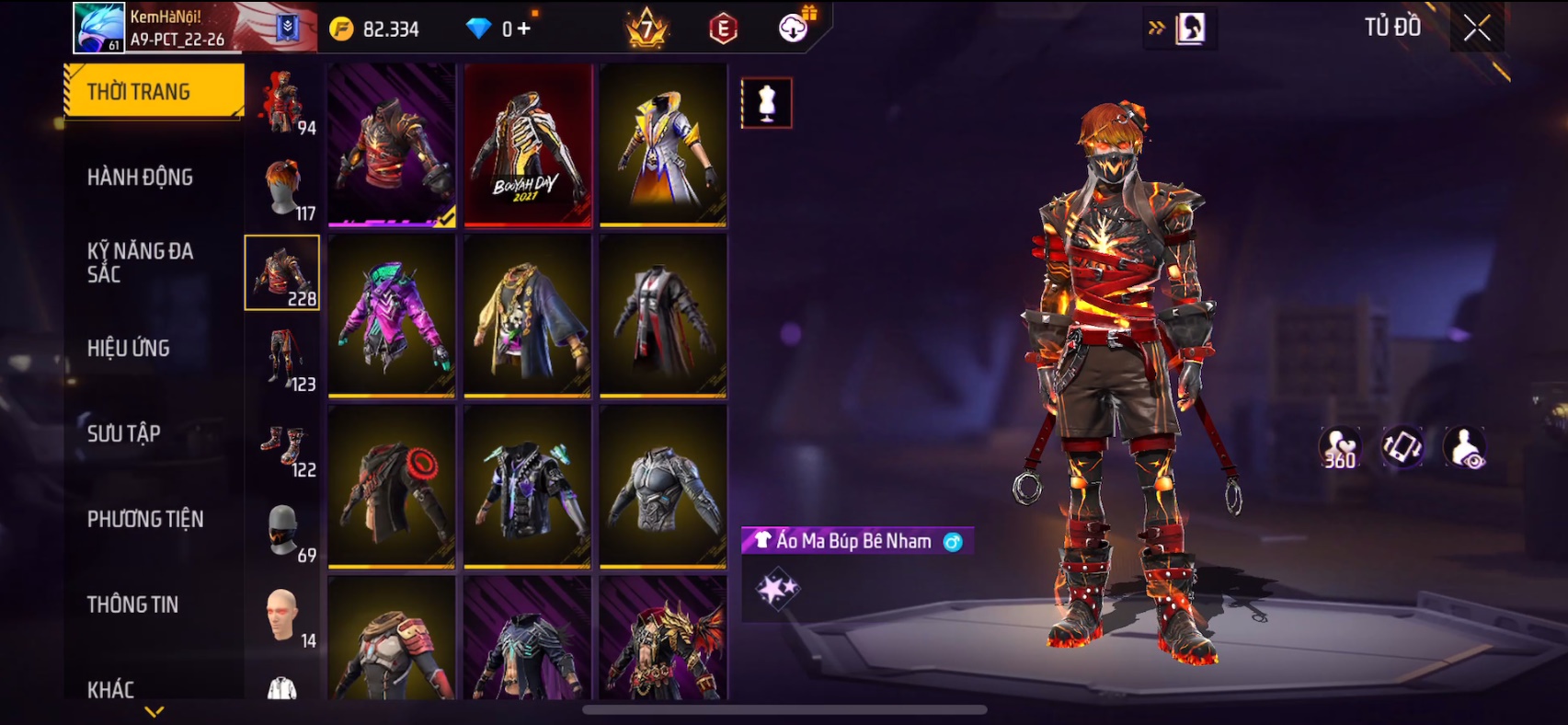This screenshot has width=1568, height=725.
Task: Open the player profile avatar
Action: tap(98, 28)
